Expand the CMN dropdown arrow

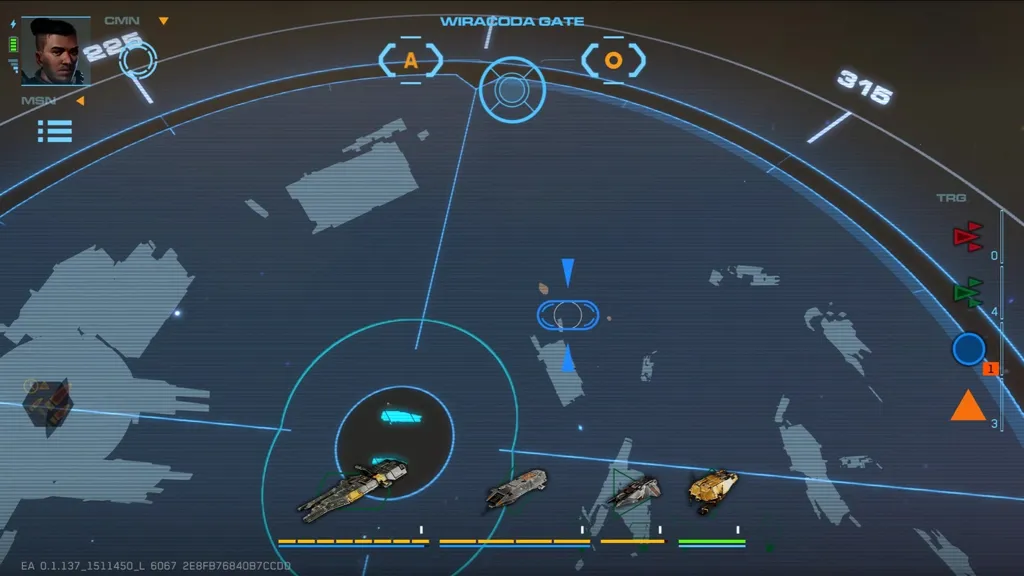164,21
